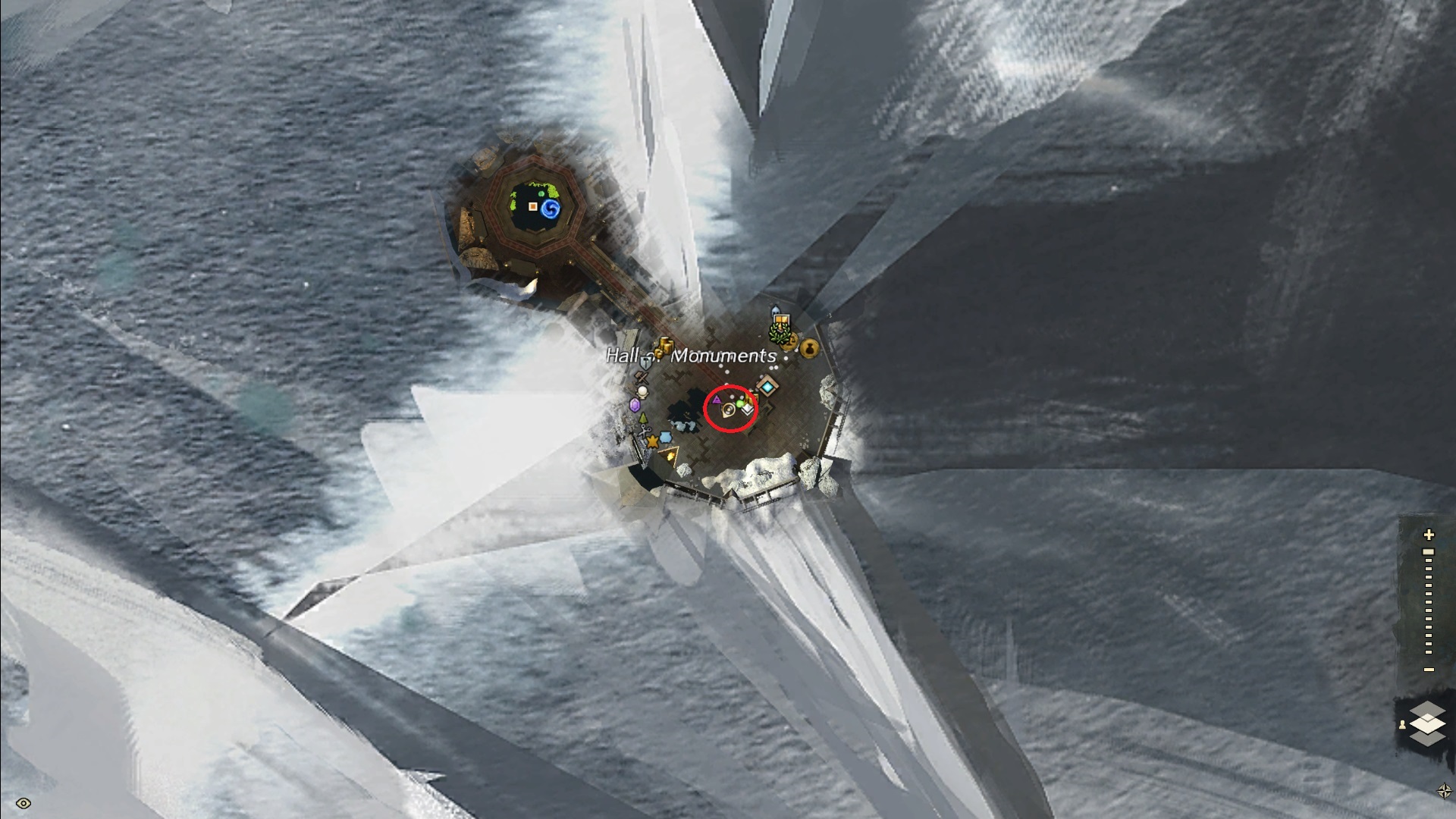Select the laurel wreath vendor marker
Viewport: 1456px width, 819px height.
pyautogui.click(x=779, y=333)
